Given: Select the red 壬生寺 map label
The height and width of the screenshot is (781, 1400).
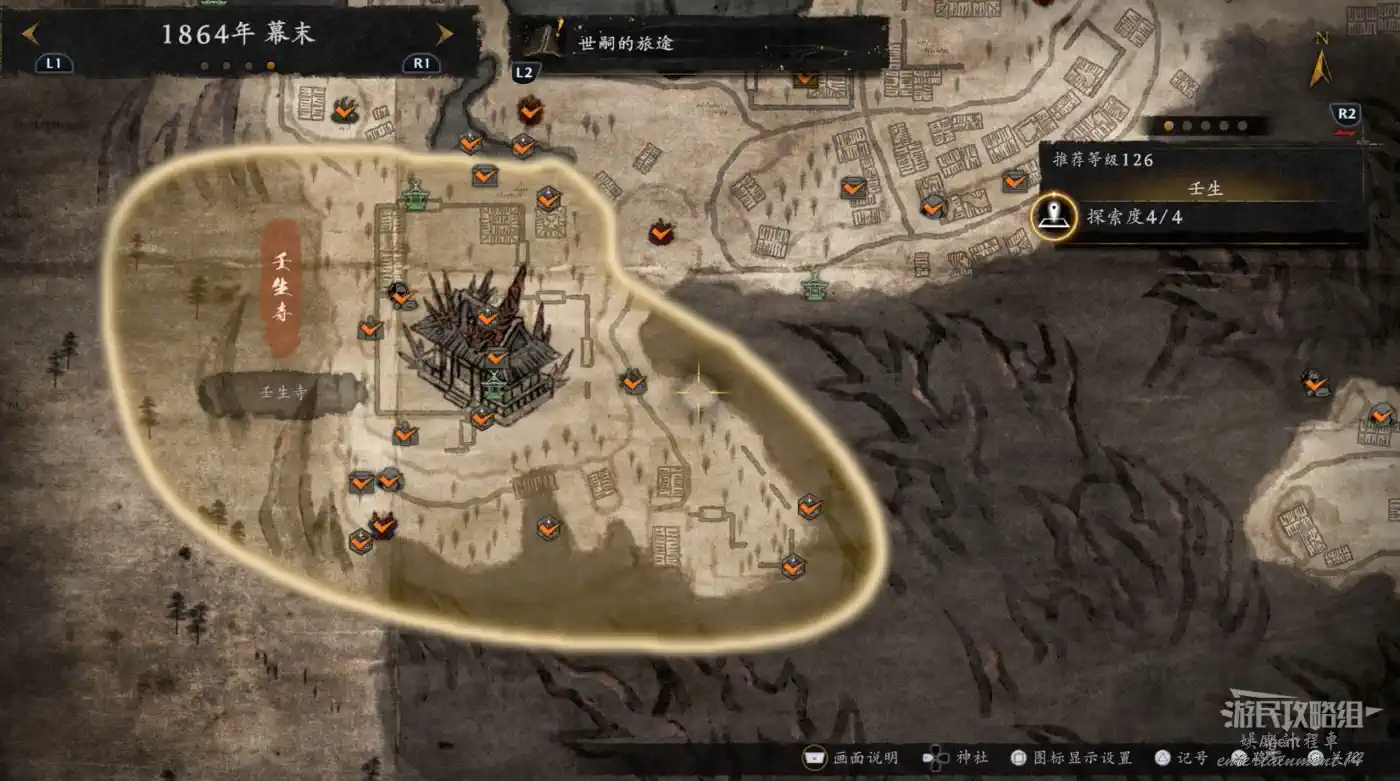Looking at the screenshot, I should [281, 288].
